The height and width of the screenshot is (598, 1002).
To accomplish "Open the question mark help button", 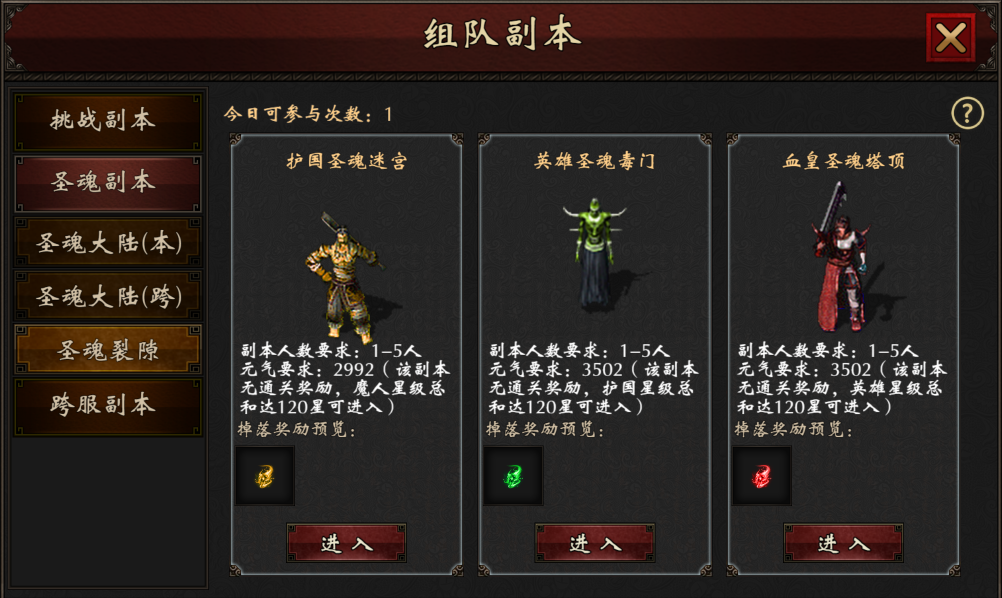I will [x=967, y=113].
